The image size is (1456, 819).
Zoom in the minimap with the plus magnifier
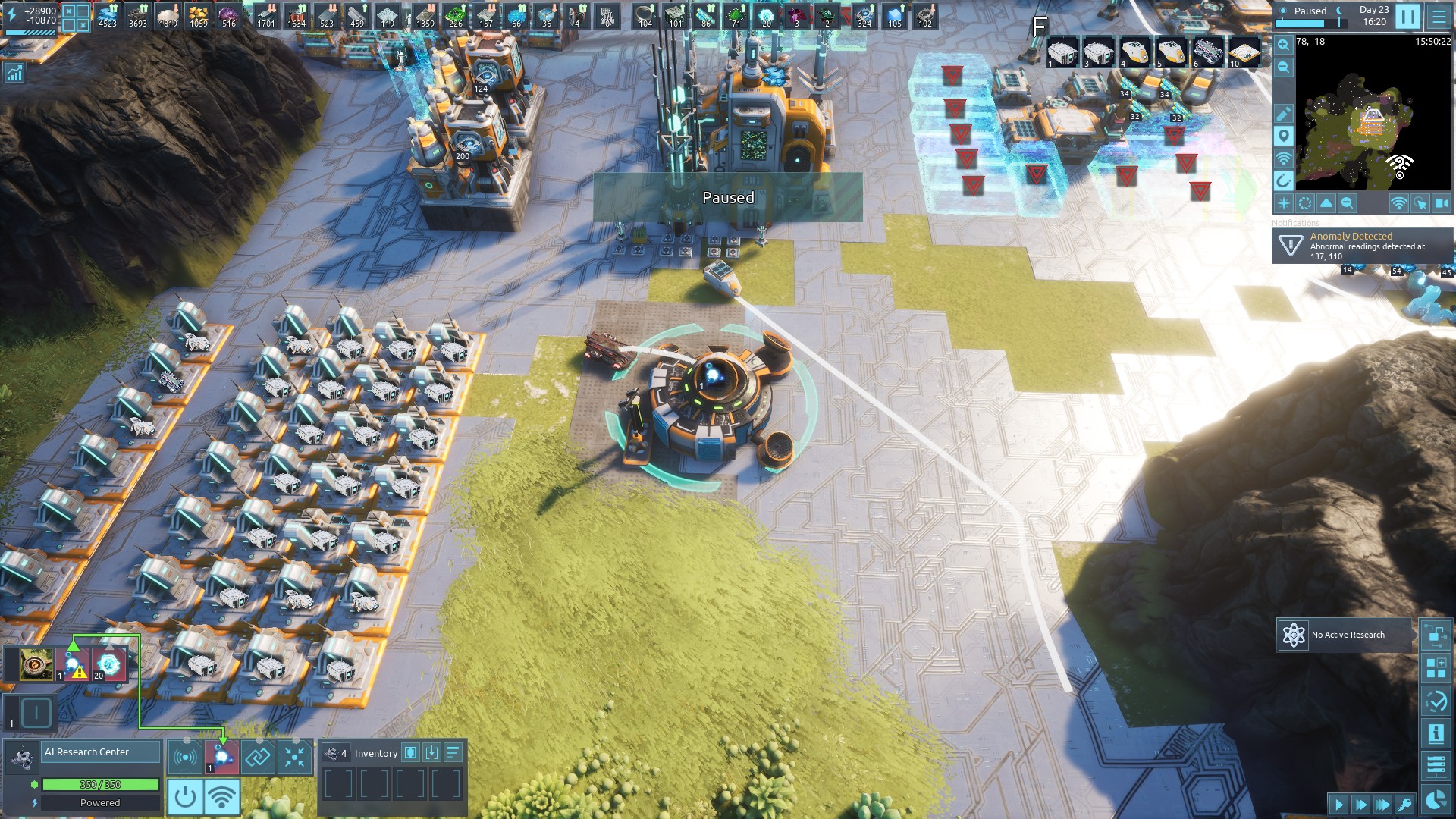pyautogui.click(x=1283, y=45)
